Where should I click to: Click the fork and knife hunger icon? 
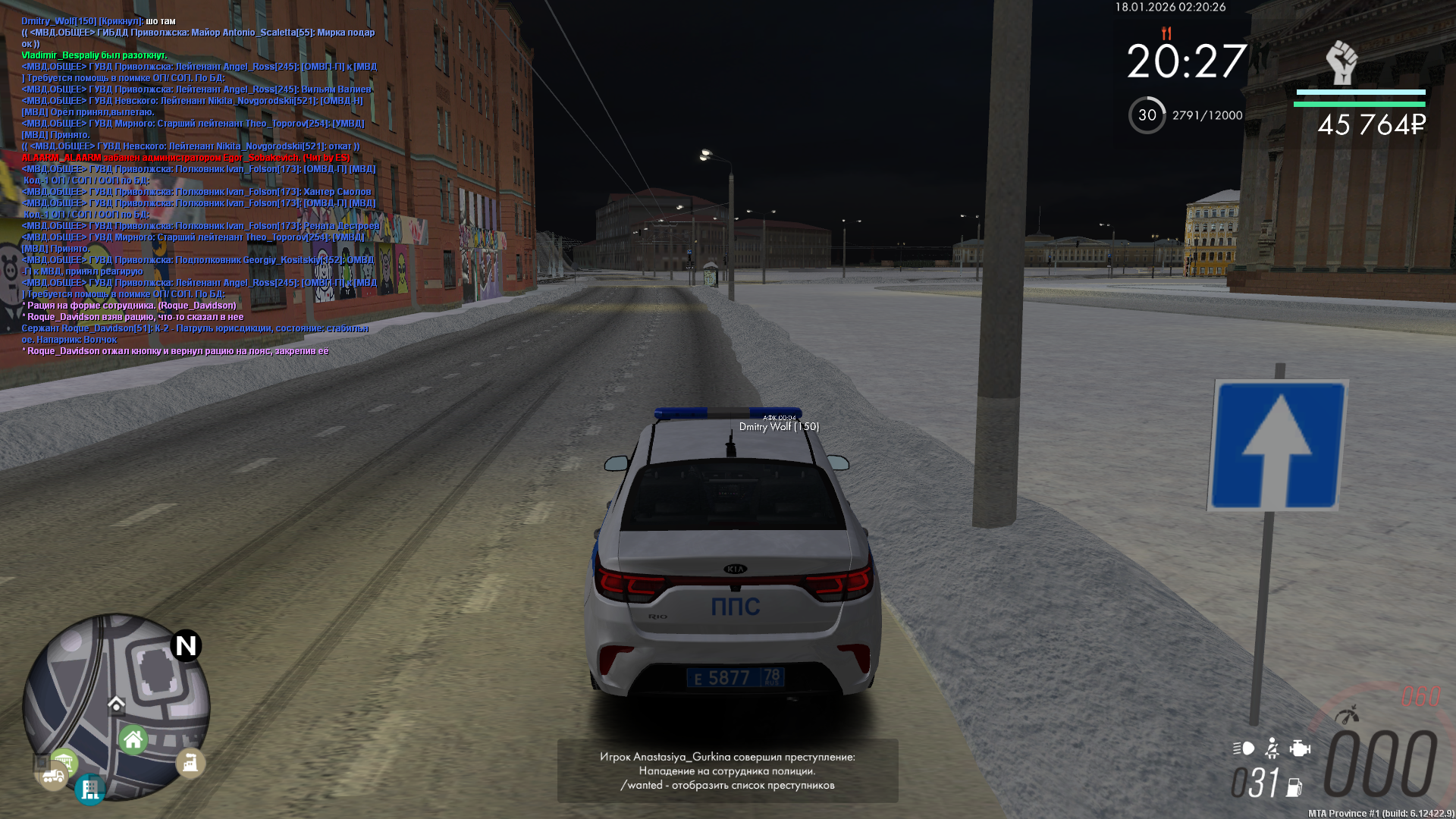(x=1166, y=33)
